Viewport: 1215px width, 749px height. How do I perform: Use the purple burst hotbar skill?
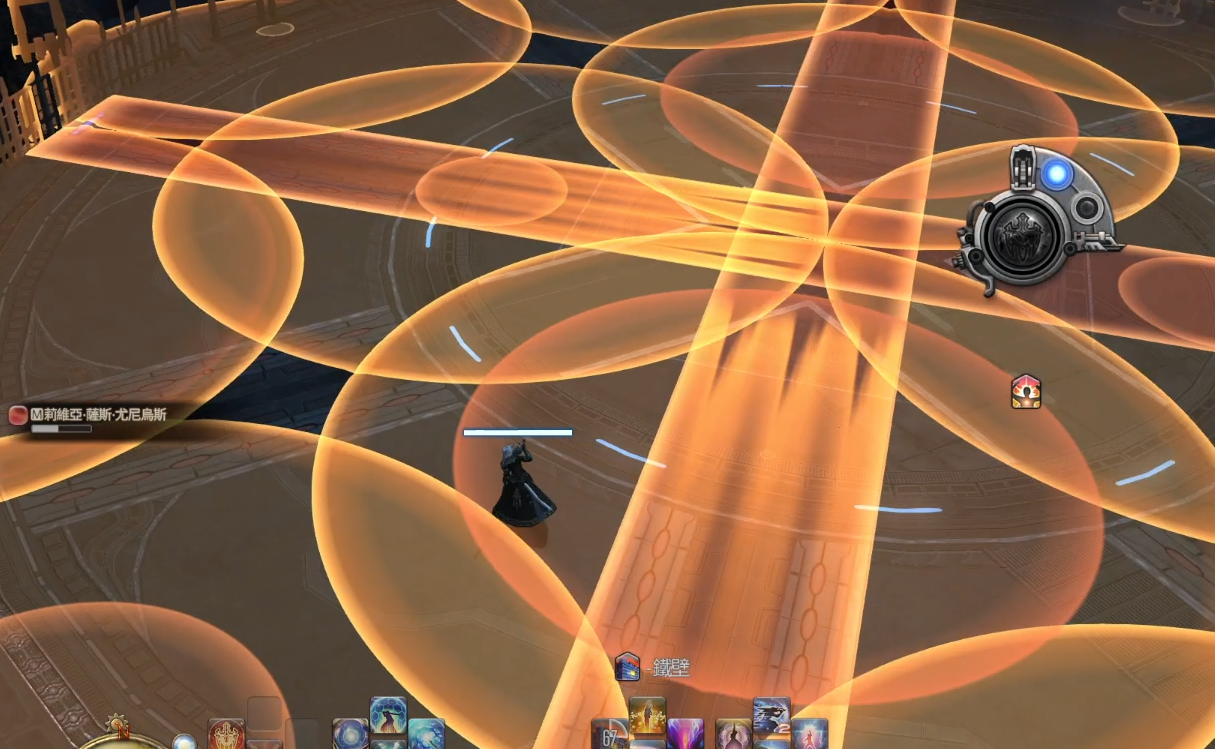coord(685,734)
